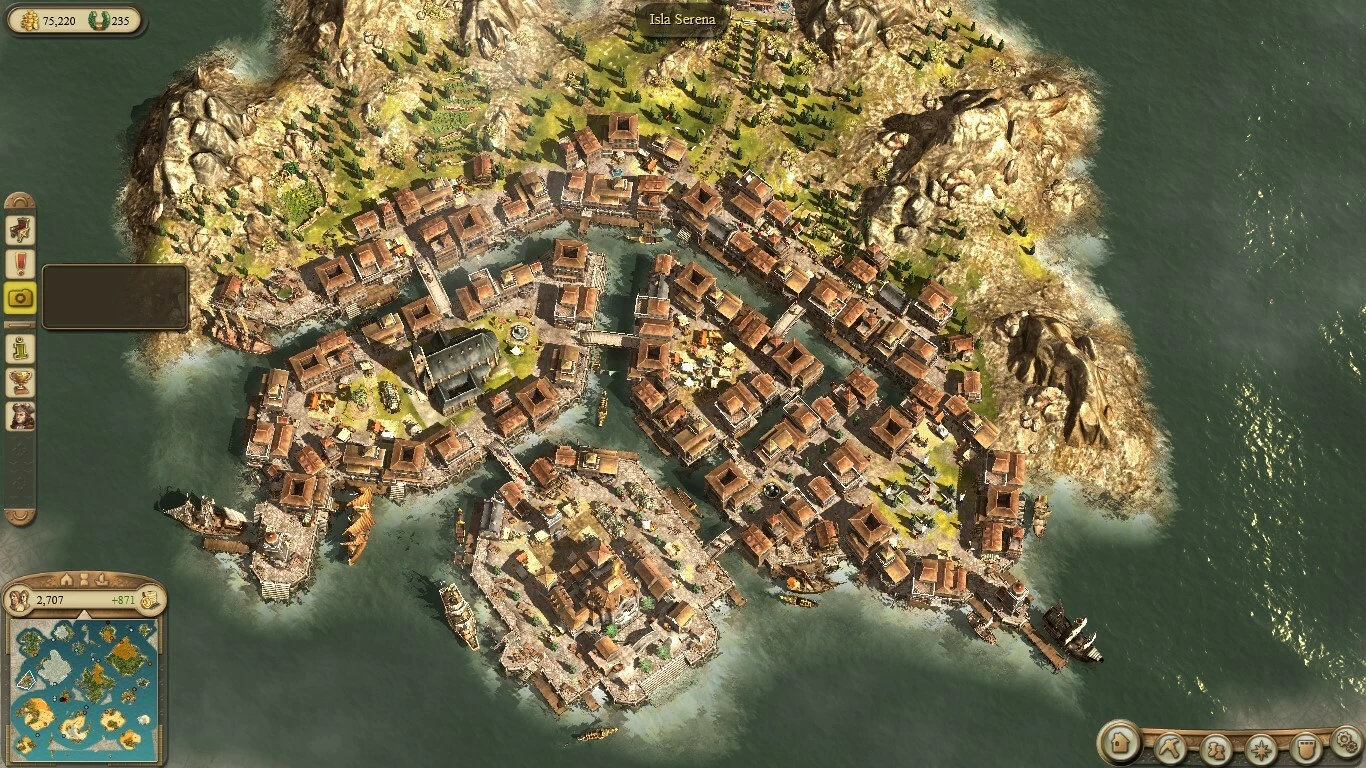Open the red exclamation mark alerts
This screenshot has height=768, width=1366.
coord(20,264)
